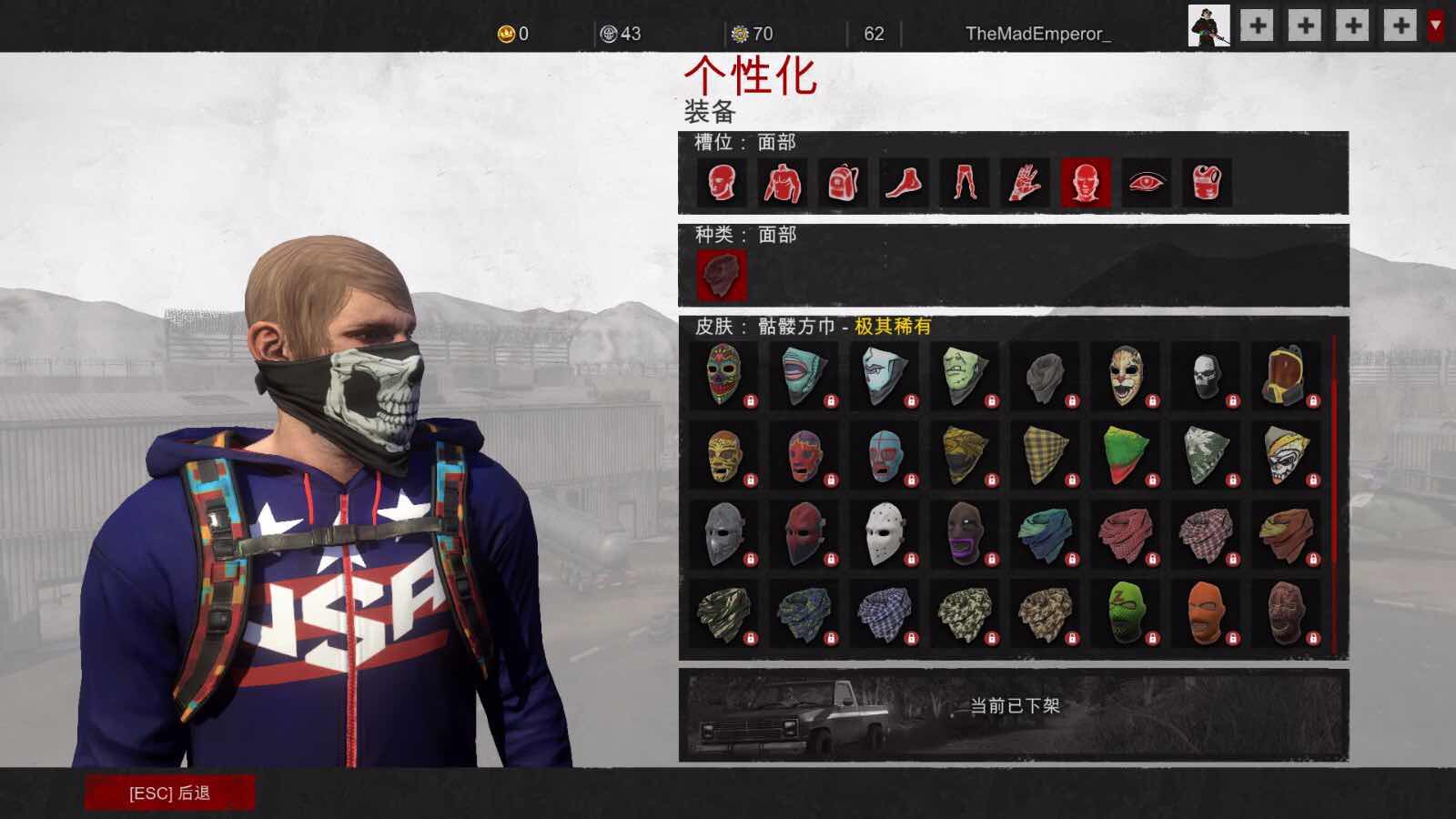The width and height of the screenshot is (1456, 819).
Task: Select the body armor slot icon
Action: pos(1206,183)
